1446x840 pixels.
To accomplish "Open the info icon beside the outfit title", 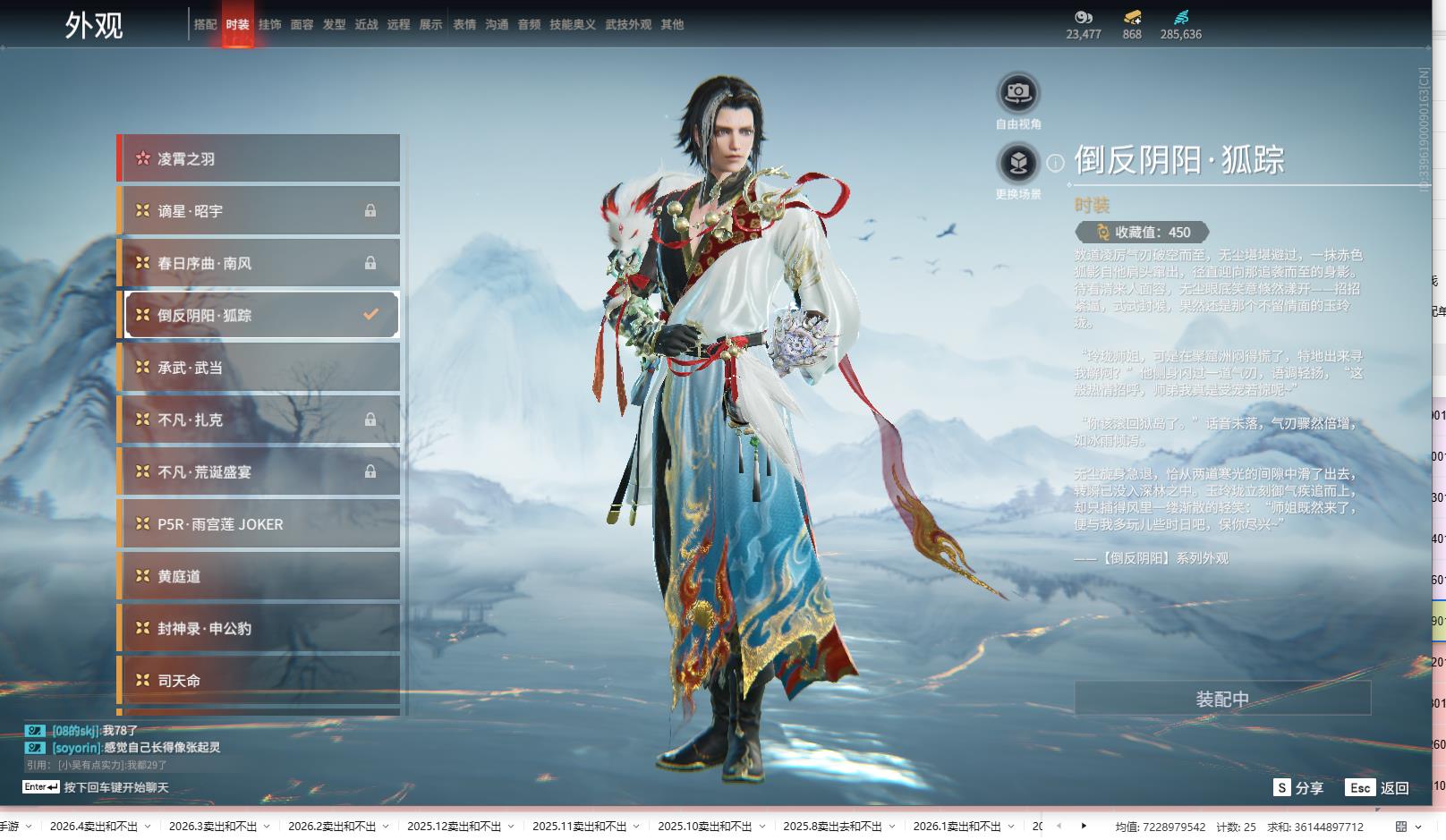I will (x=1056, y=163).
